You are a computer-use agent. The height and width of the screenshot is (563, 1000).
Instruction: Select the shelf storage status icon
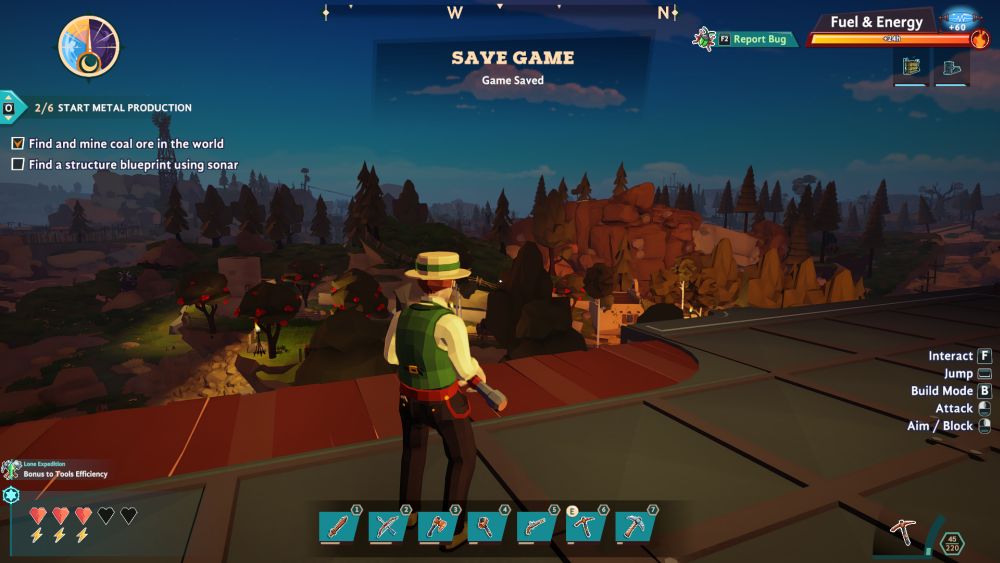point(910,67)
